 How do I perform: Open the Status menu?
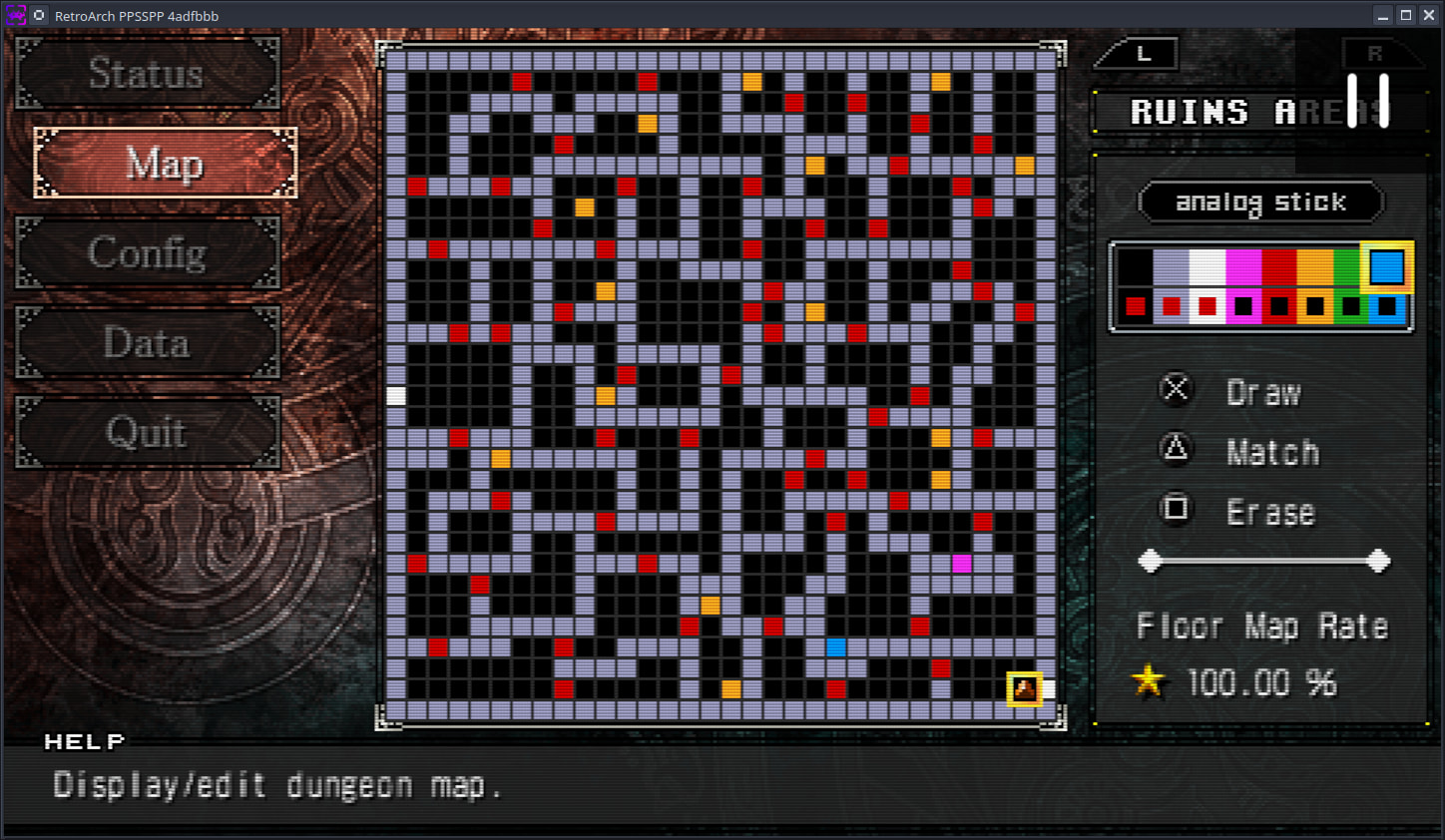pos(147,74)
